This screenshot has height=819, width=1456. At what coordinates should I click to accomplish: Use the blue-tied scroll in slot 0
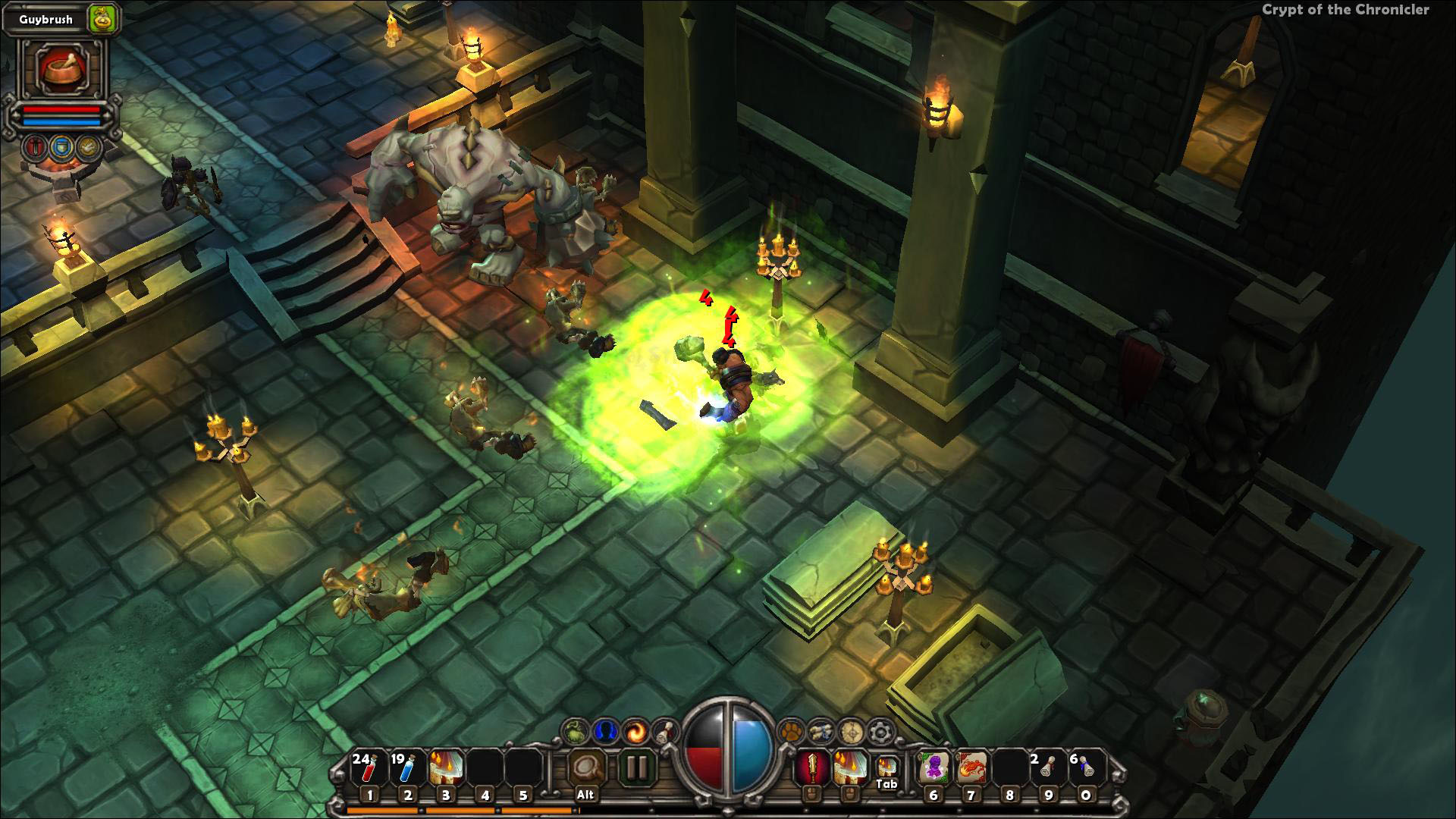tap(1086, 768)
